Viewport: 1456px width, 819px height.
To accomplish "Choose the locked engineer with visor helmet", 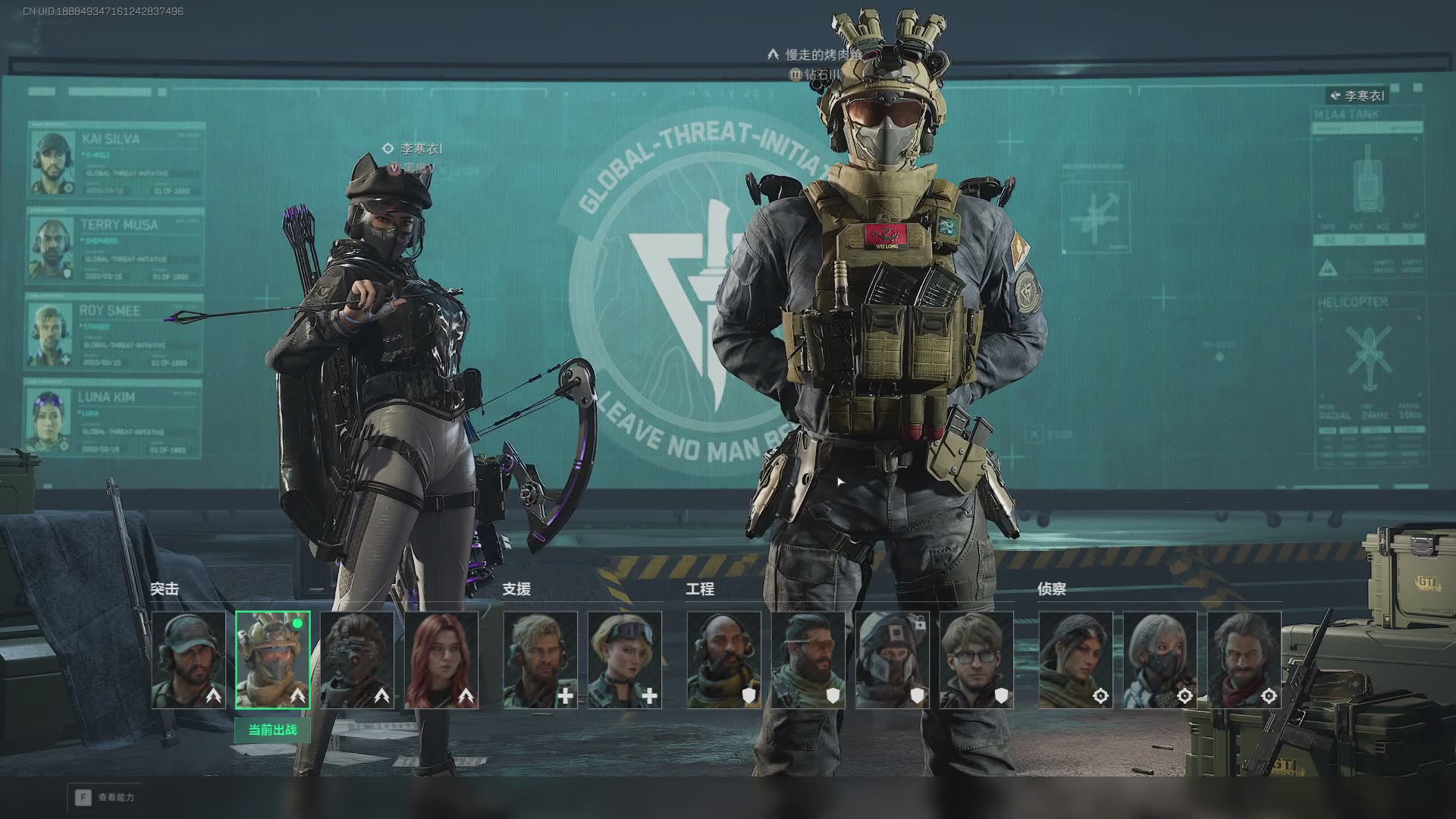I will tap(893, 660).
